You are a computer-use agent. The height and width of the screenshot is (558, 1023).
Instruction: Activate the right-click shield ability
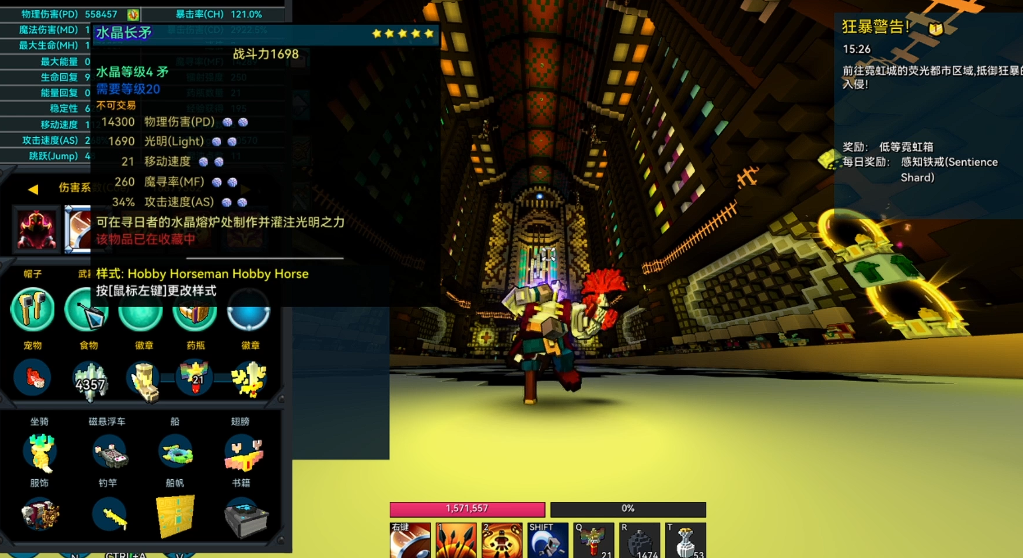pos(410,540)
